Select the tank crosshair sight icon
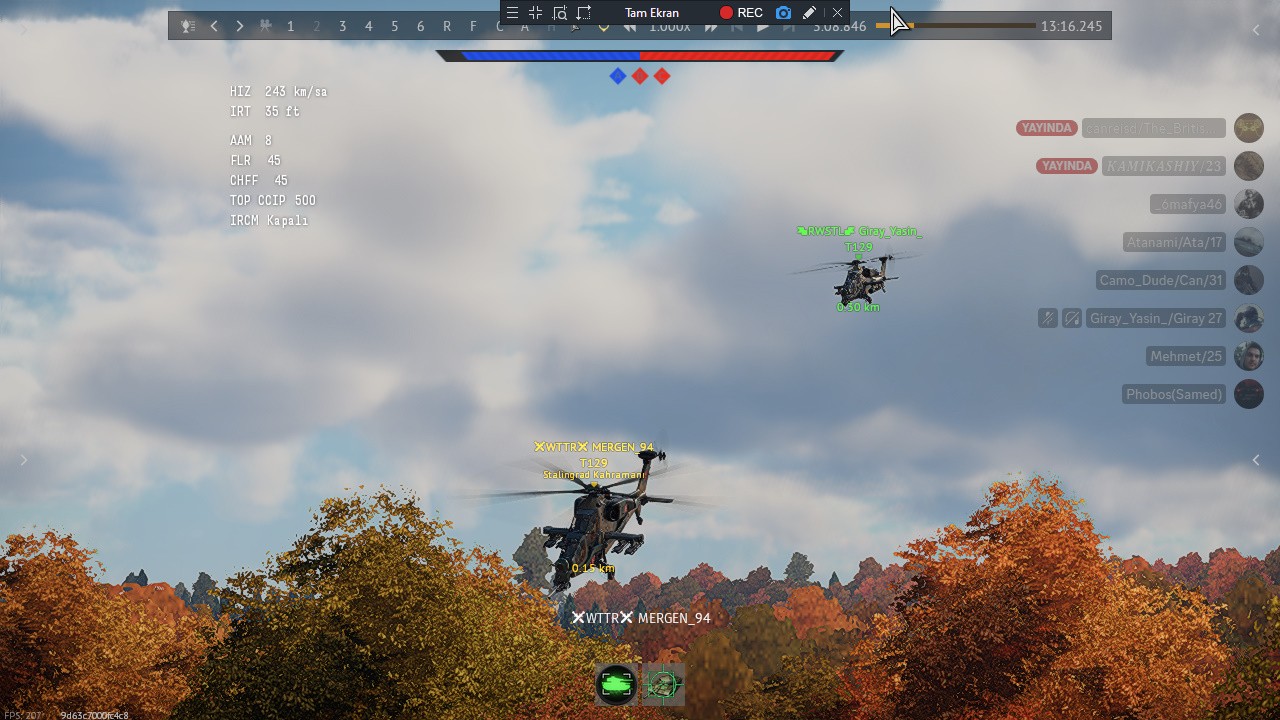Image resolution: width=1280 pixels, height=720 pixels. coord(663,685)
